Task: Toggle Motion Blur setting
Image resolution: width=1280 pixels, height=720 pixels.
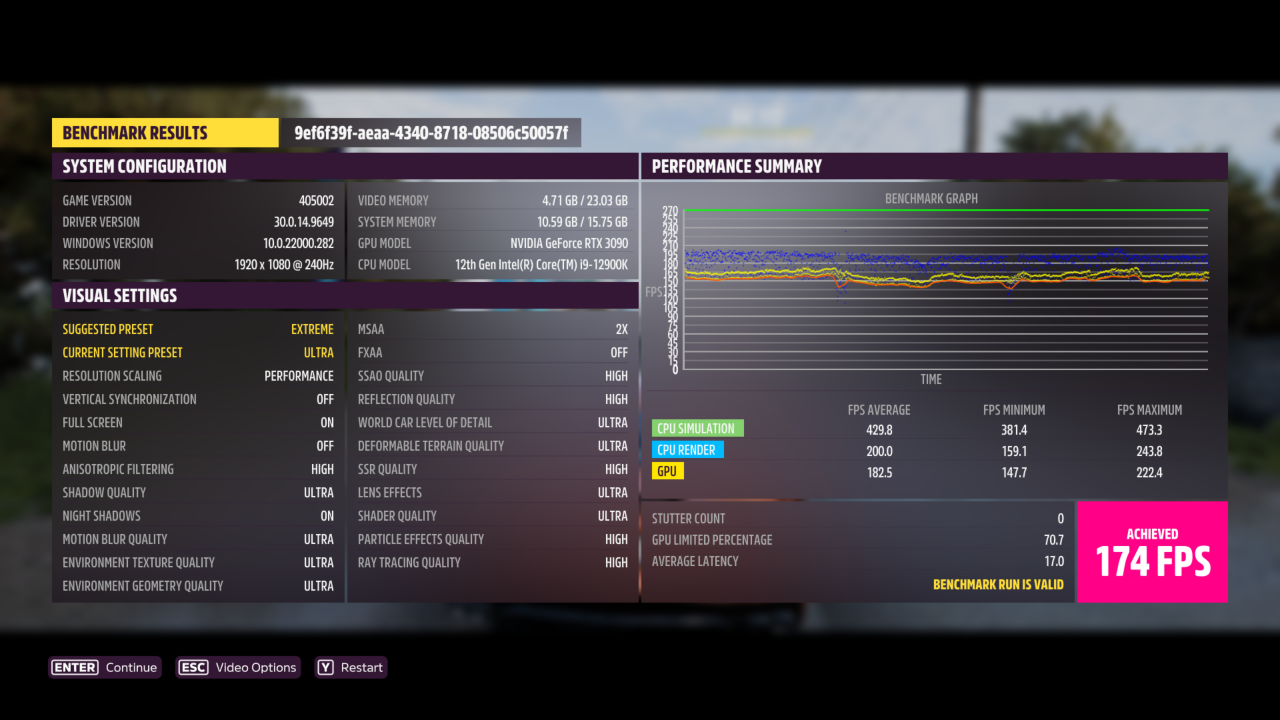Action: point(197,445)
